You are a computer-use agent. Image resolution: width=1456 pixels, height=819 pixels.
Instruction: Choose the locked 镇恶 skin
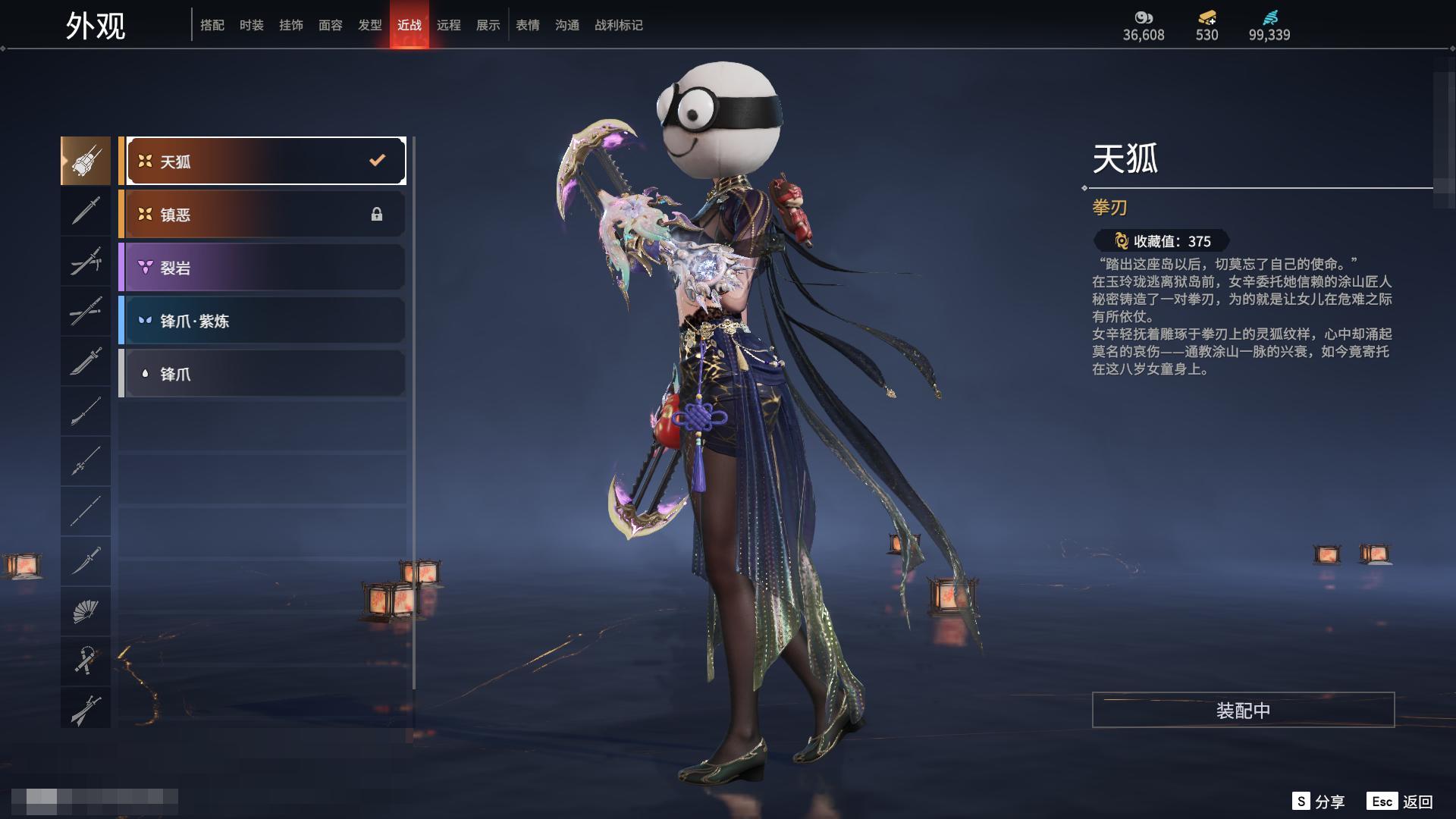click(262, 215)
